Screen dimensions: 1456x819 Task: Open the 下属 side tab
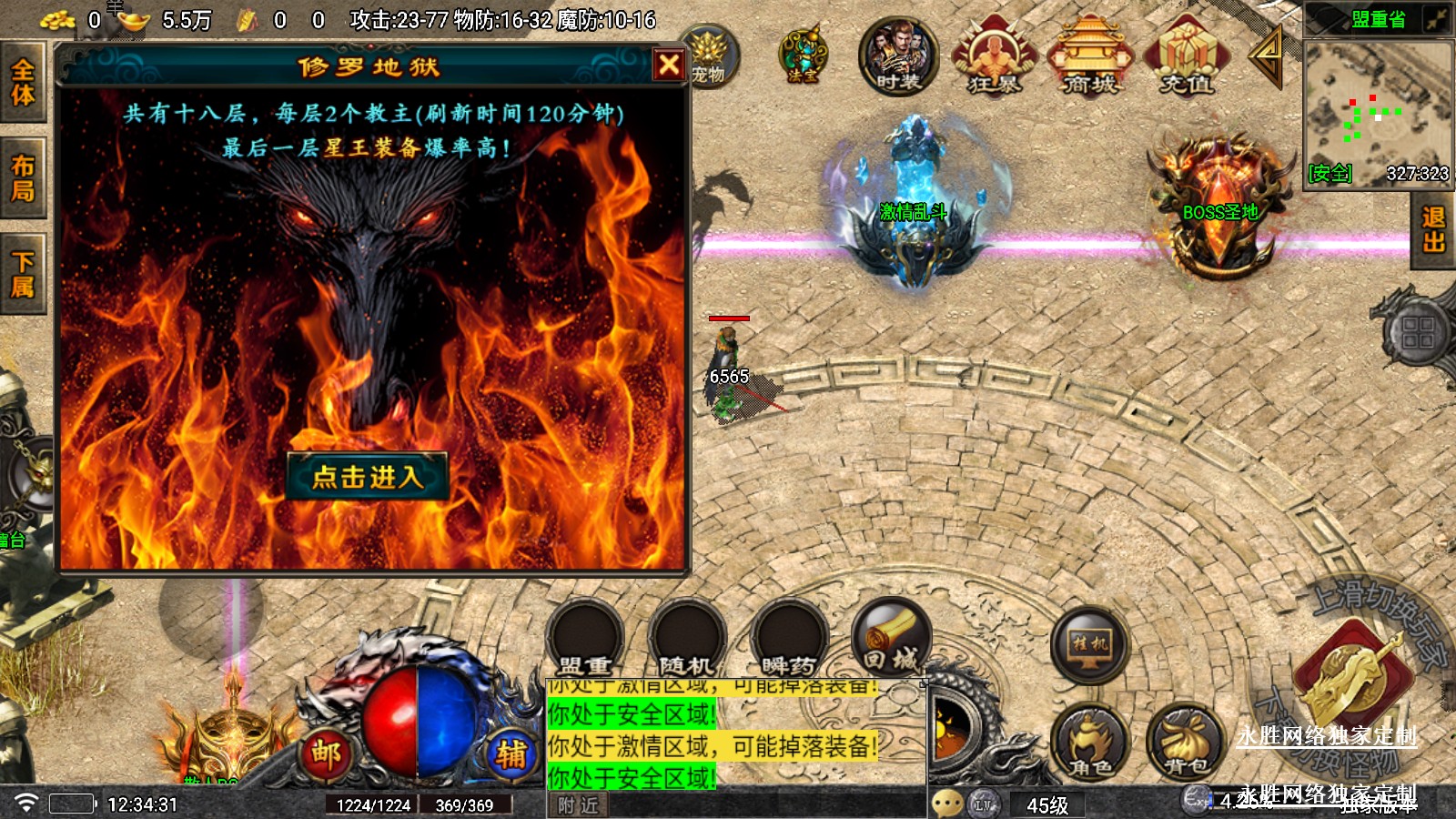coord(23,275)
